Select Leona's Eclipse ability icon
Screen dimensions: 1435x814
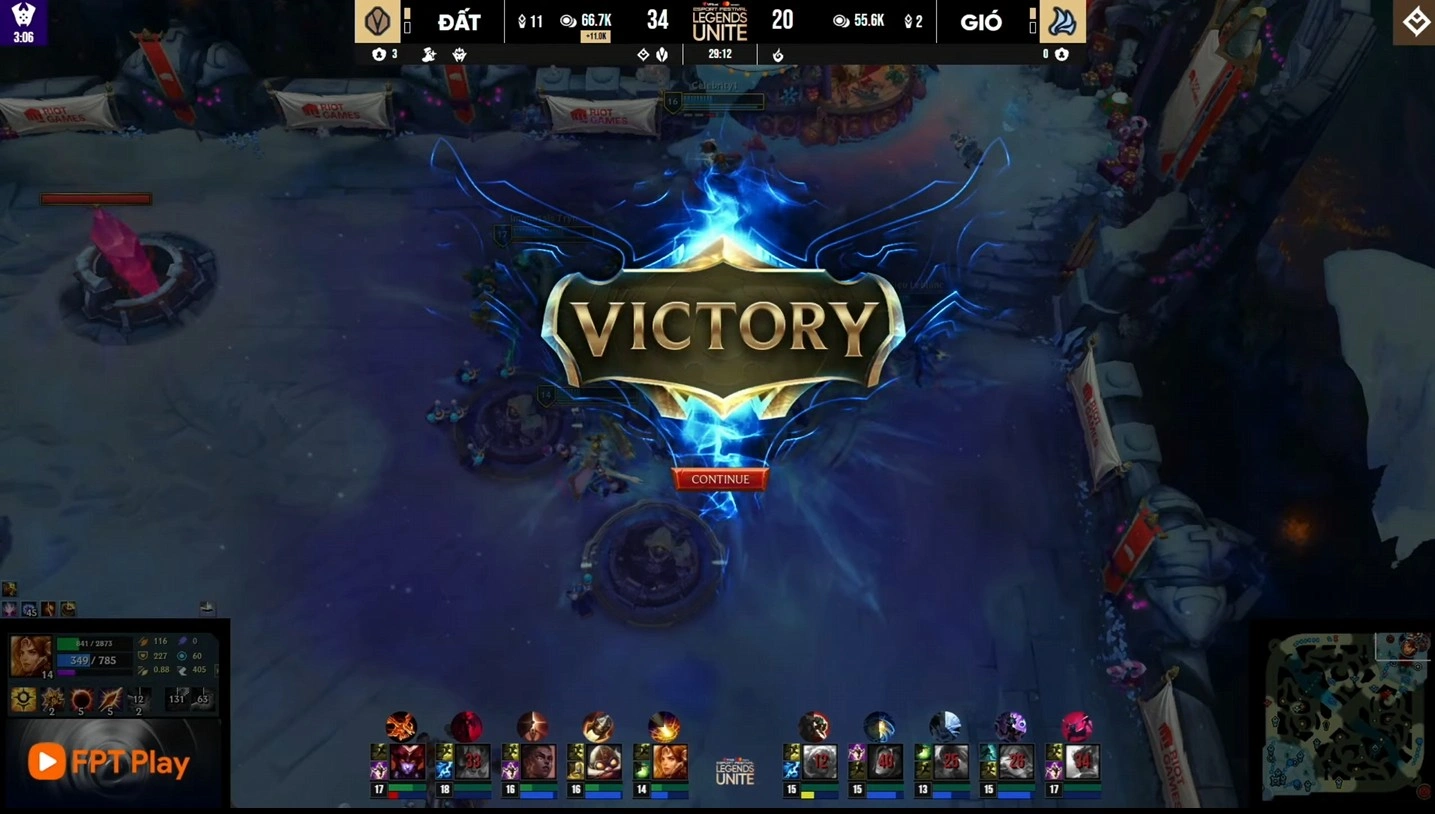[82, 698]
